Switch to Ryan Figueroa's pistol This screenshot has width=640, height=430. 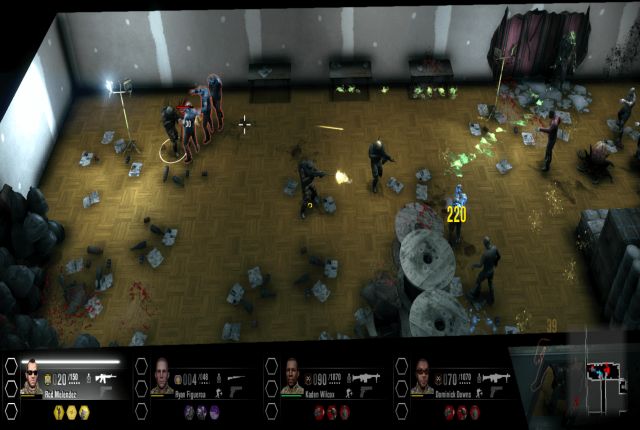coord(236,391)
